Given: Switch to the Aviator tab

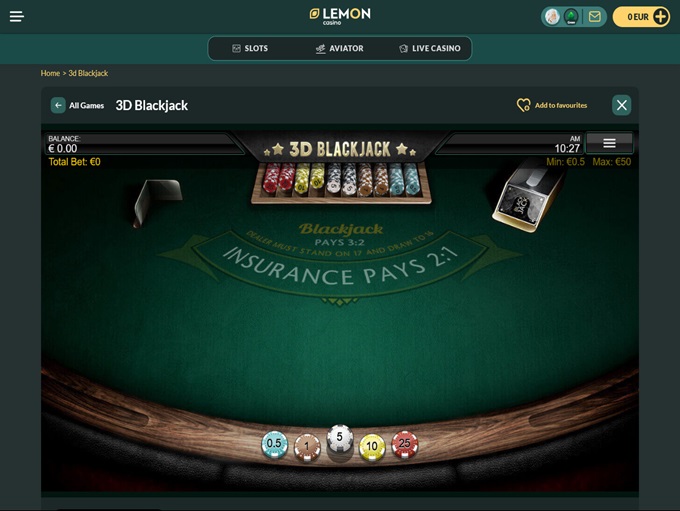Looking at the screenshot, I should pyautogui.click(x=339, y=48).
